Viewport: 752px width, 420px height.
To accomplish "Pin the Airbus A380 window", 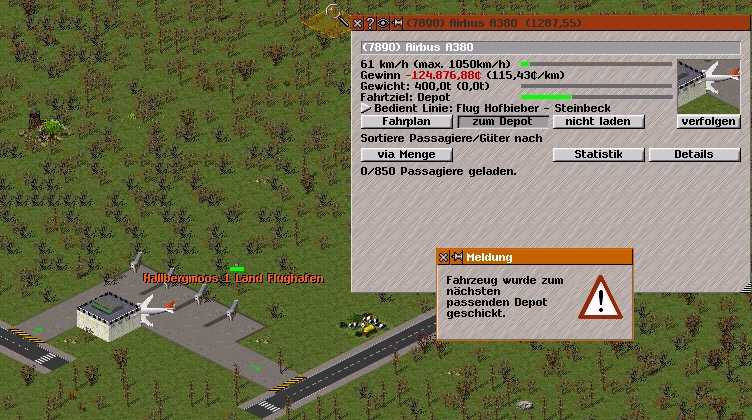I will pos(396,23).
